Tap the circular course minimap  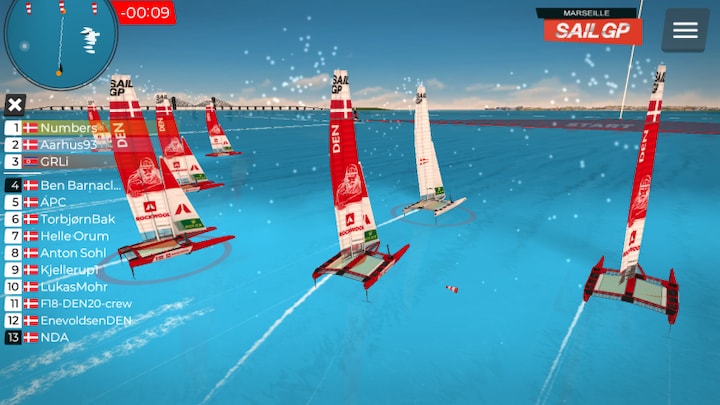[60, 40]
